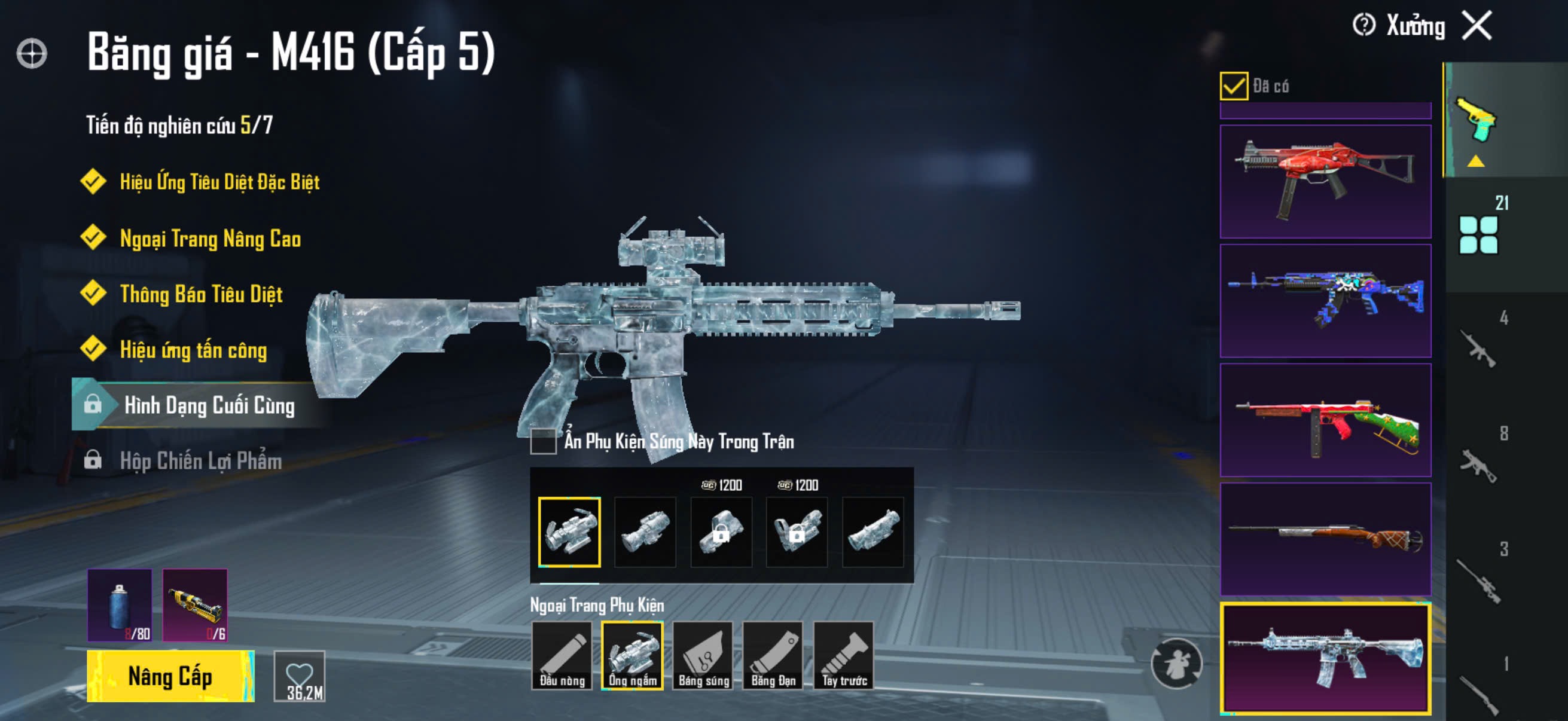Choose the wooden rifle skin thumbnail

1325,539
